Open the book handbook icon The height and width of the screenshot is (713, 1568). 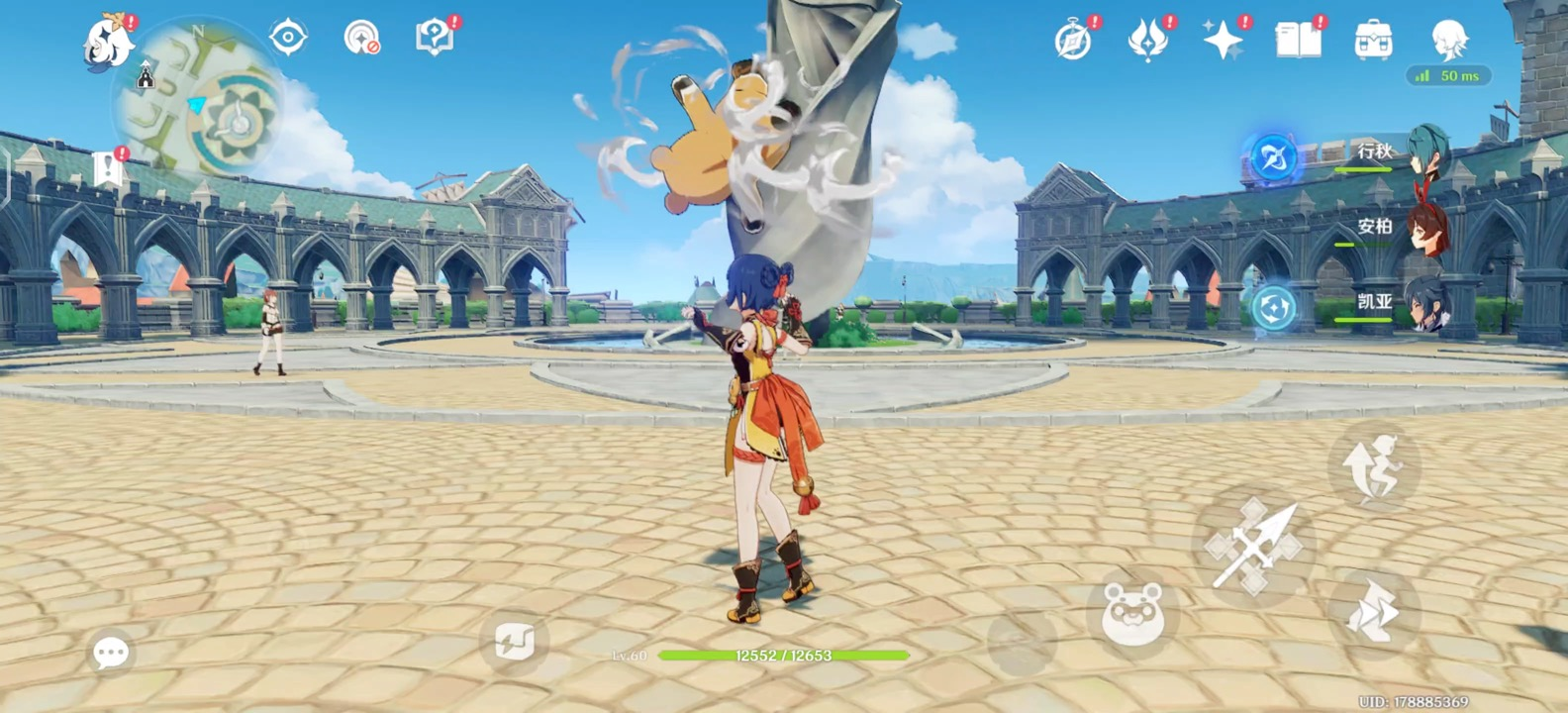pyautogui.click(x=1298, y=42)
